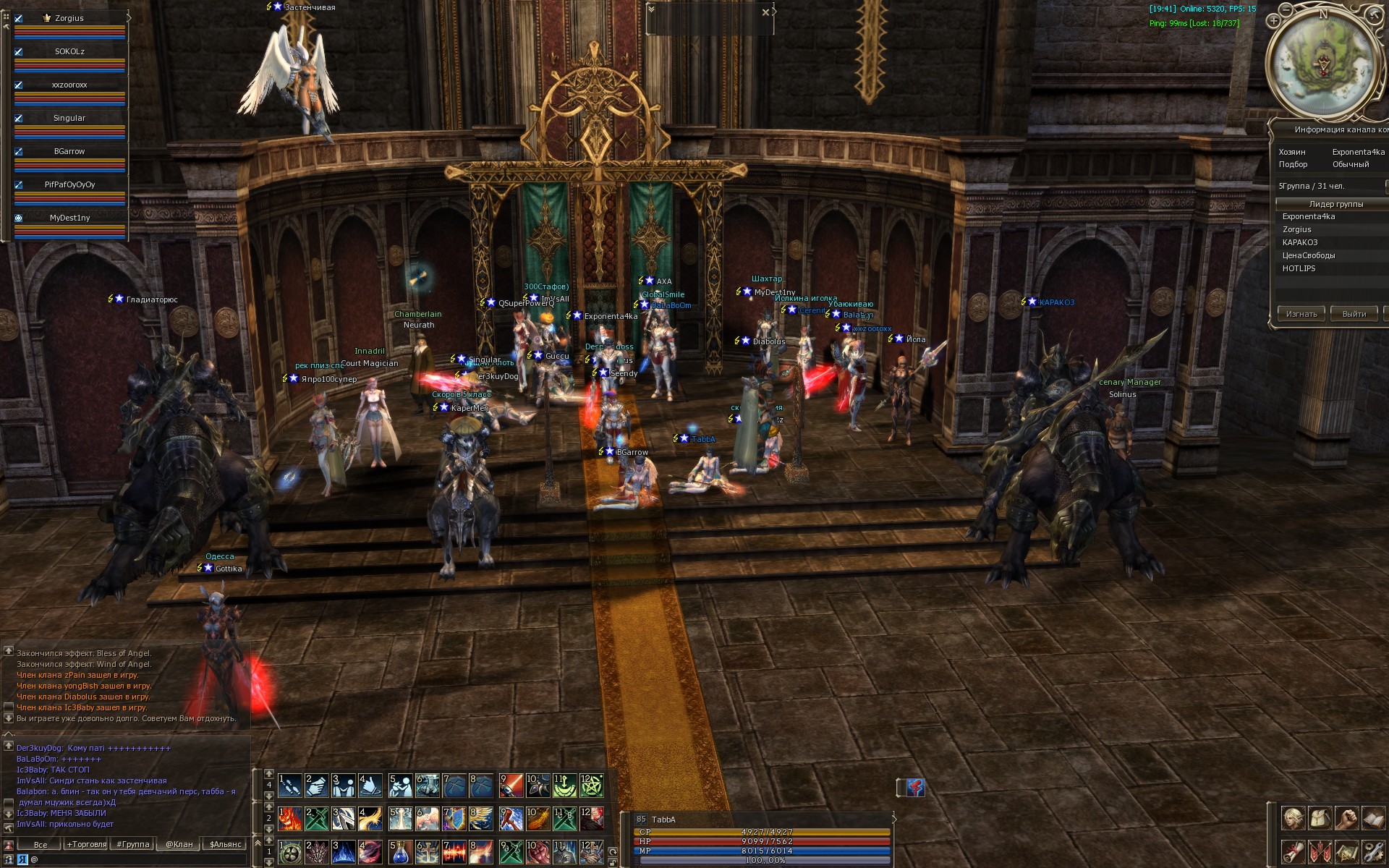Switch chat to the Все tab

pos(41,844)
